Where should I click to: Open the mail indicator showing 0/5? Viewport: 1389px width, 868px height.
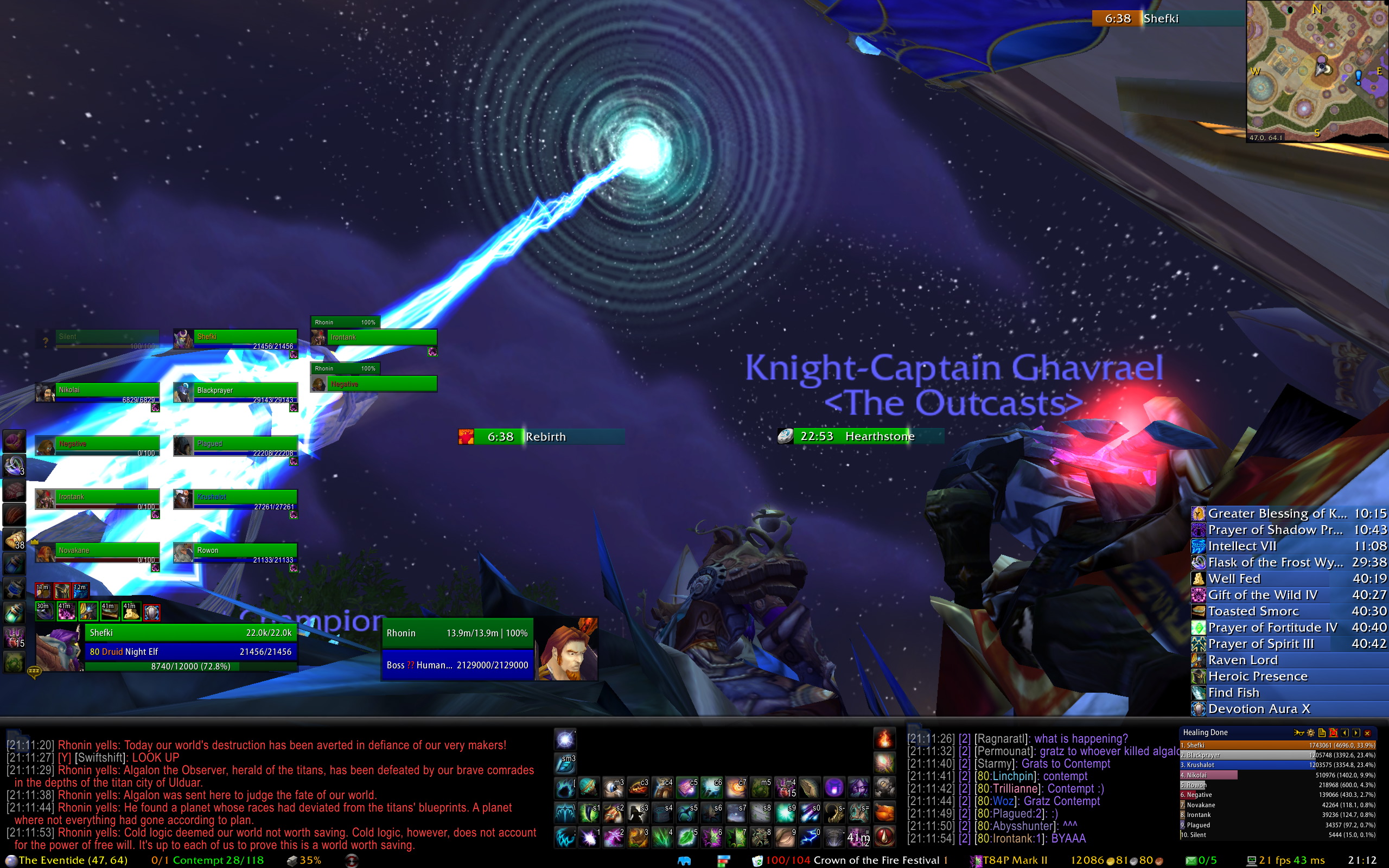click(x=1201, y=860)
